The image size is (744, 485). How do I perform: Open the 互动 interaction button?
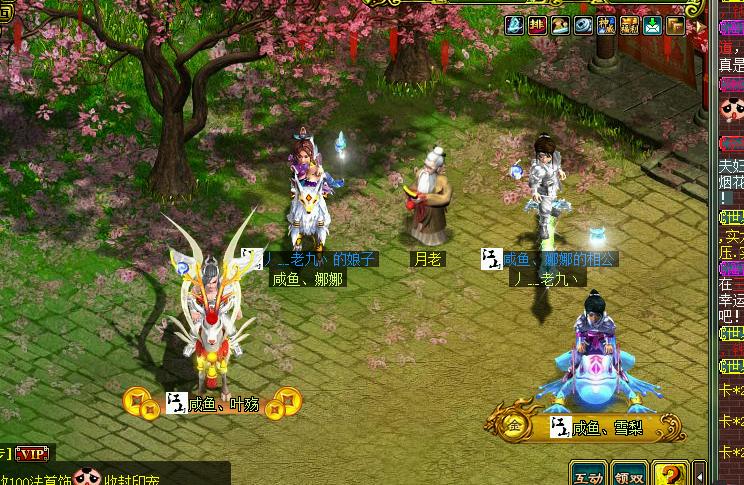[x=588, y=476]
